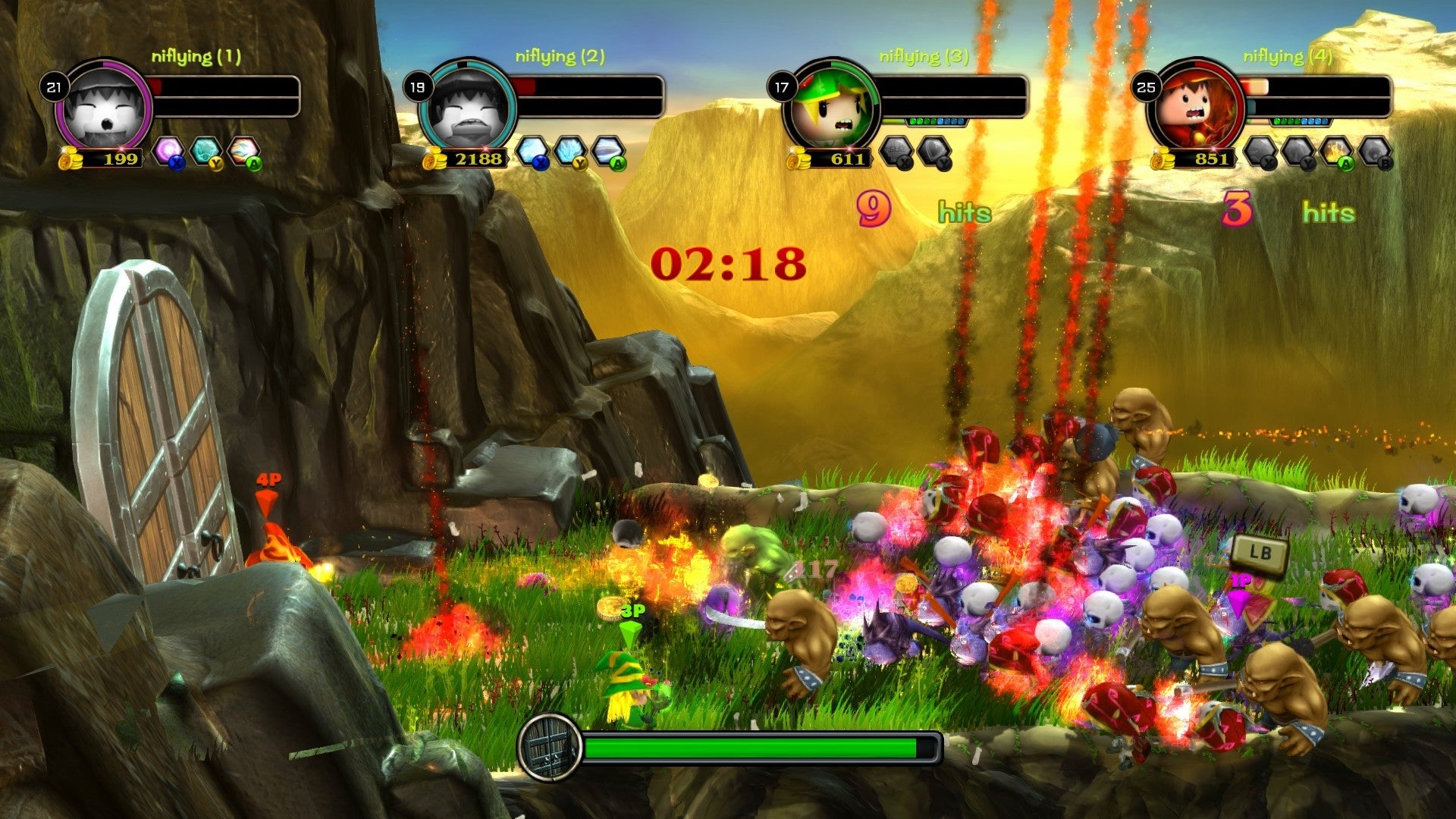The height and width of the screenshot is (819, 1456).
Task: Click the level 25 badge on player 4
Action: 1145,86
